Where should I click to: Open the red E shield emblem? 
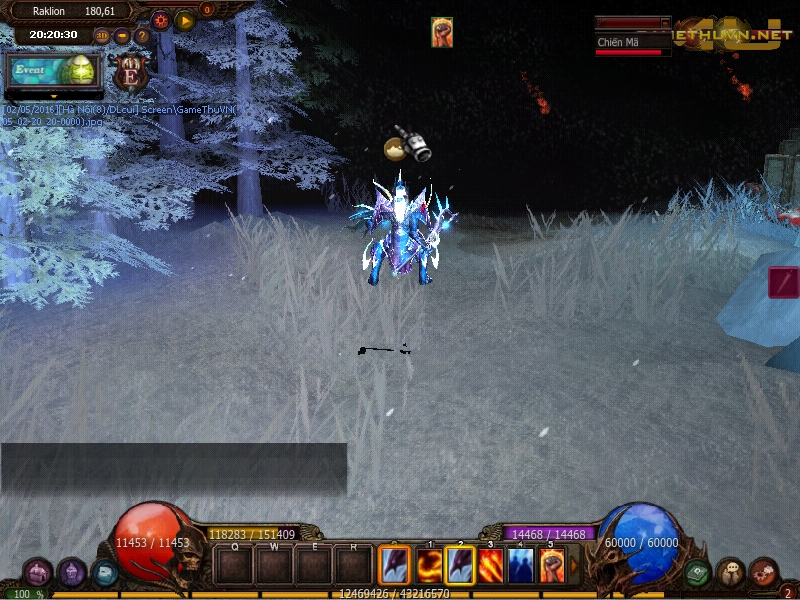coord(129,72)
